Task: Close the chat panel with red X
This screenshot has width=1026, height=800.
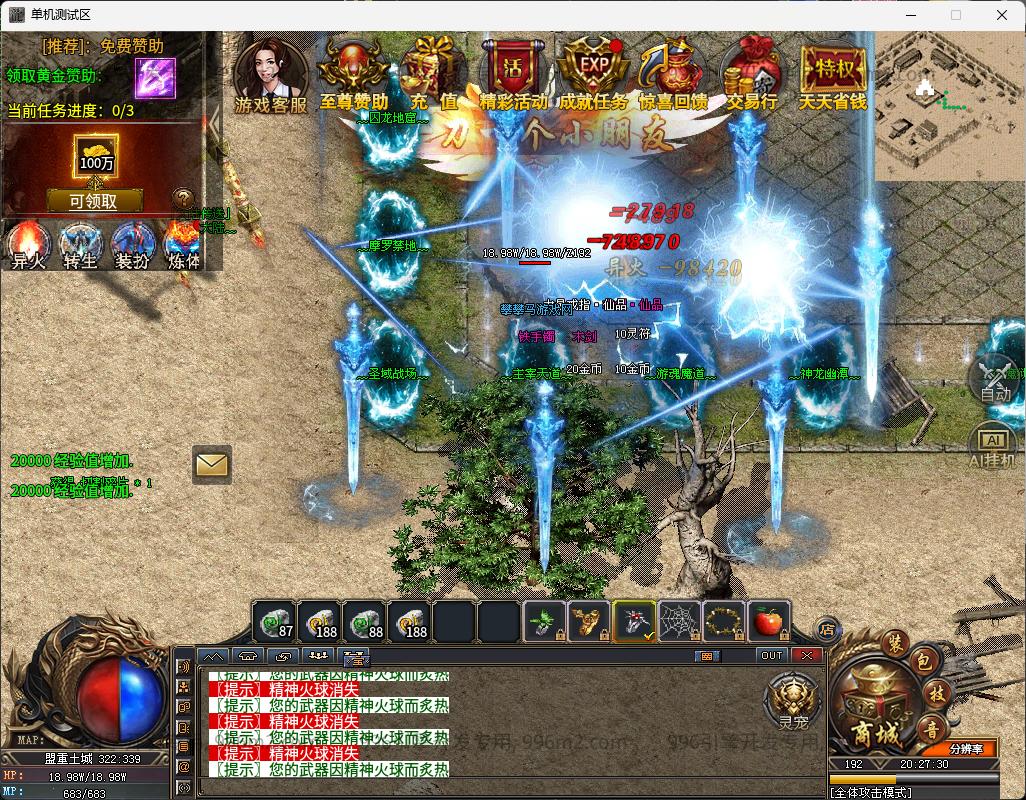Action: pyautogui.click(x=806, y=656)
